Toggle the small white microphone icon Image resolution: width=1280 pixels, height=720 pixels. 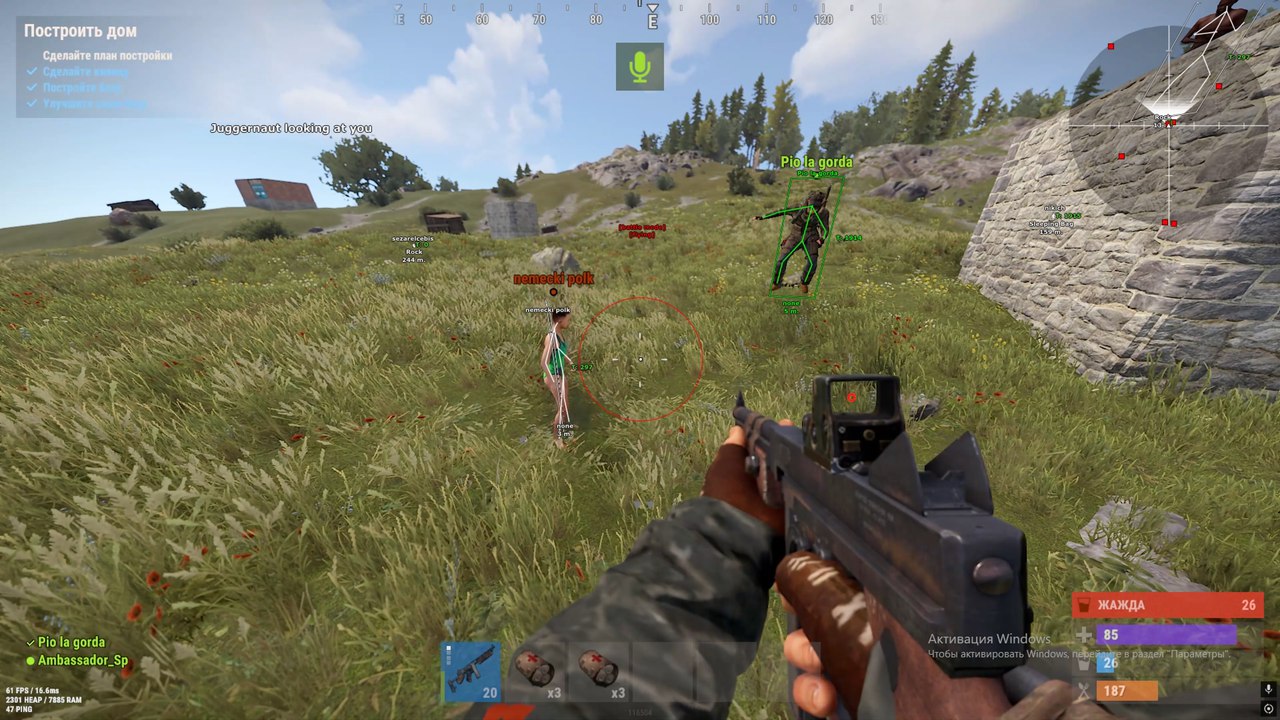(x=1268, y=689)
